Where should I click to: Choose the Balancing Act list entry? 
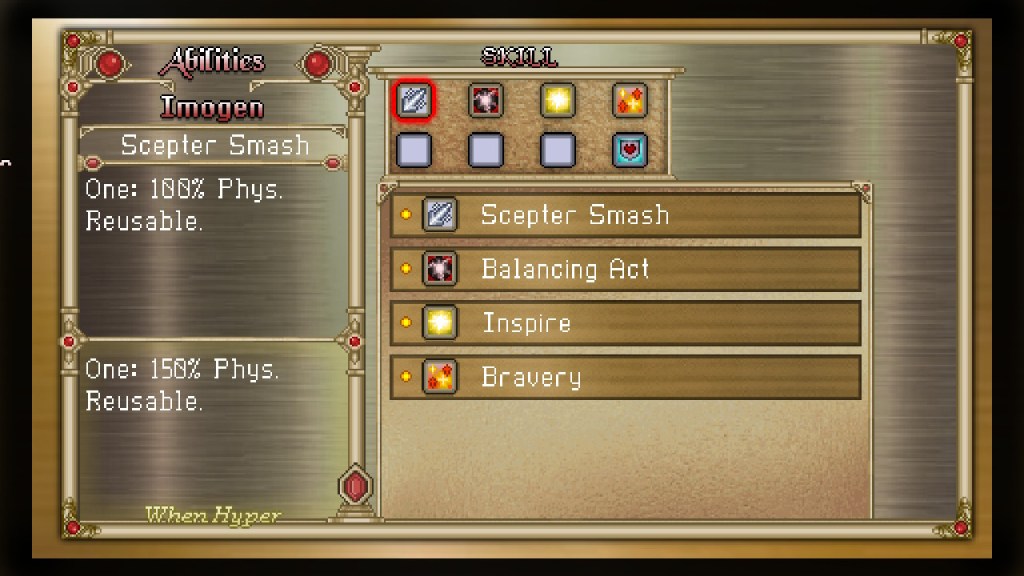click(625, 269)
